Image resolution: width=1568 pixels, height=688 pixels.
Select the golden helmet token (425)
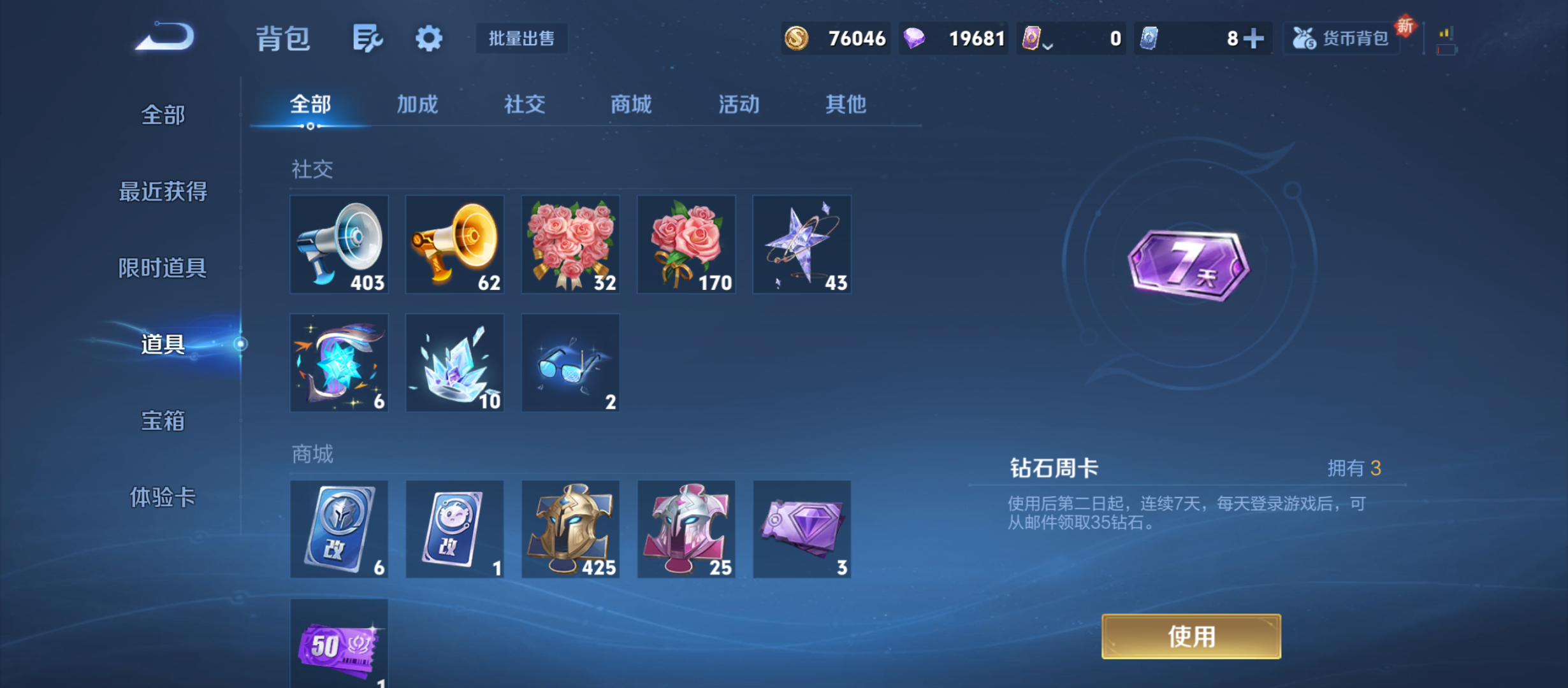570,529
